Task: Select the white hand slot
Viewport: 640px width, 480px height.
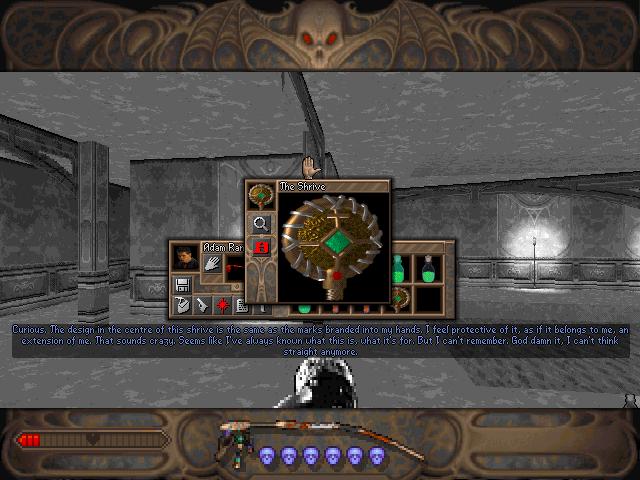Action: tap(213, 262)
